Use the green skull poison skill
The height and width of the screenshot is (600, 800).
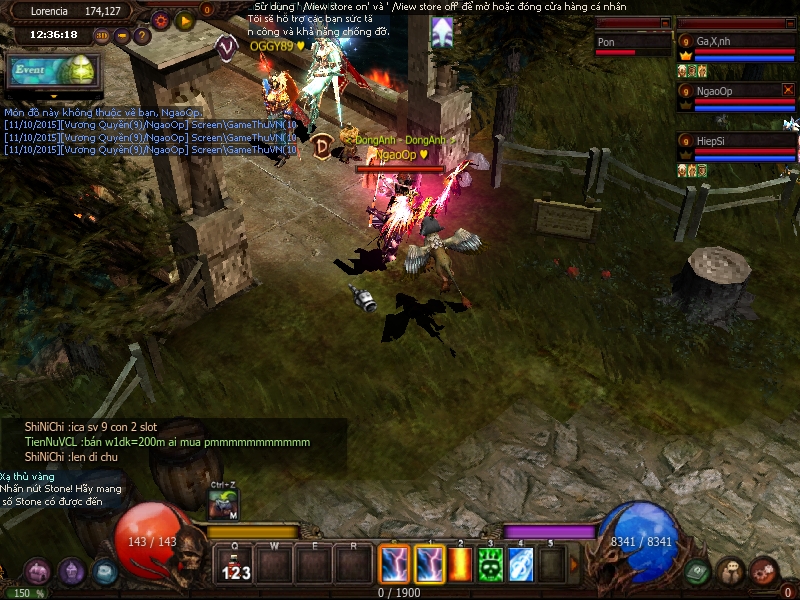pos(490,564)
